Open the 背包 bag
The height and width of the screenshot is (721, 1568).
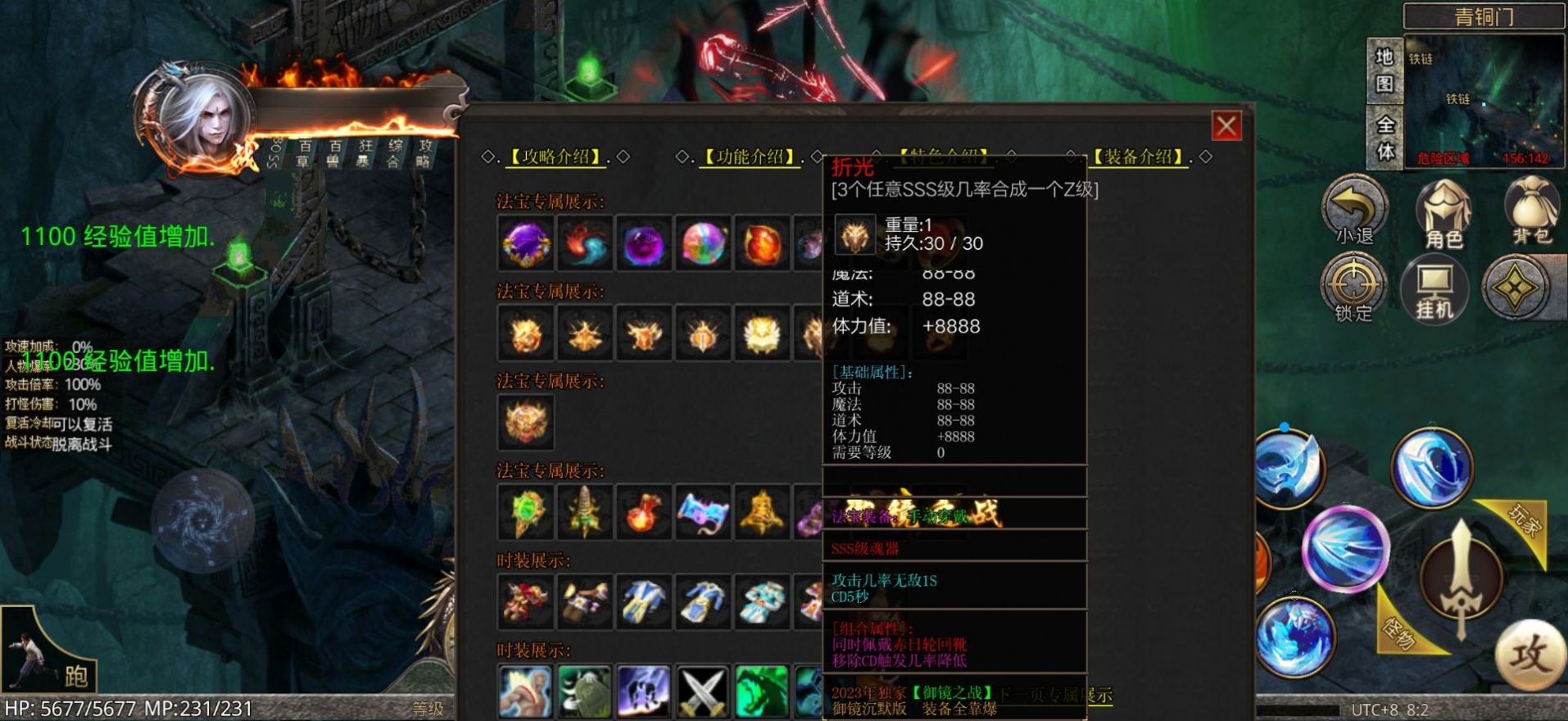[x=1532, y=213]
